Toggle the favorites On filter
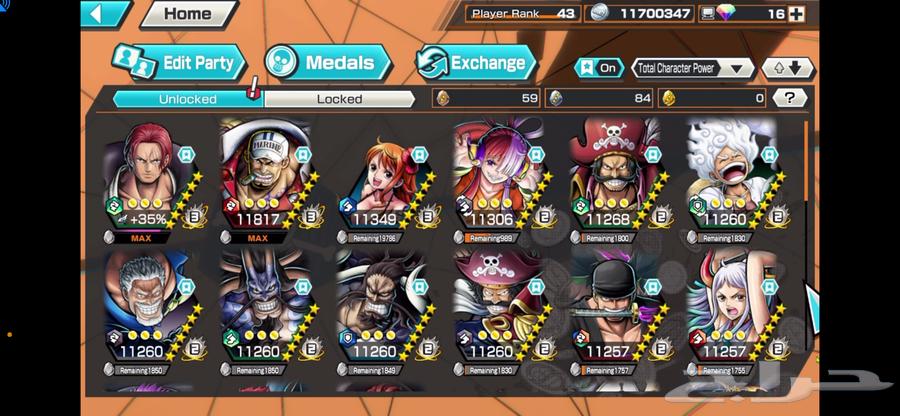 click(x=598, y=68)
